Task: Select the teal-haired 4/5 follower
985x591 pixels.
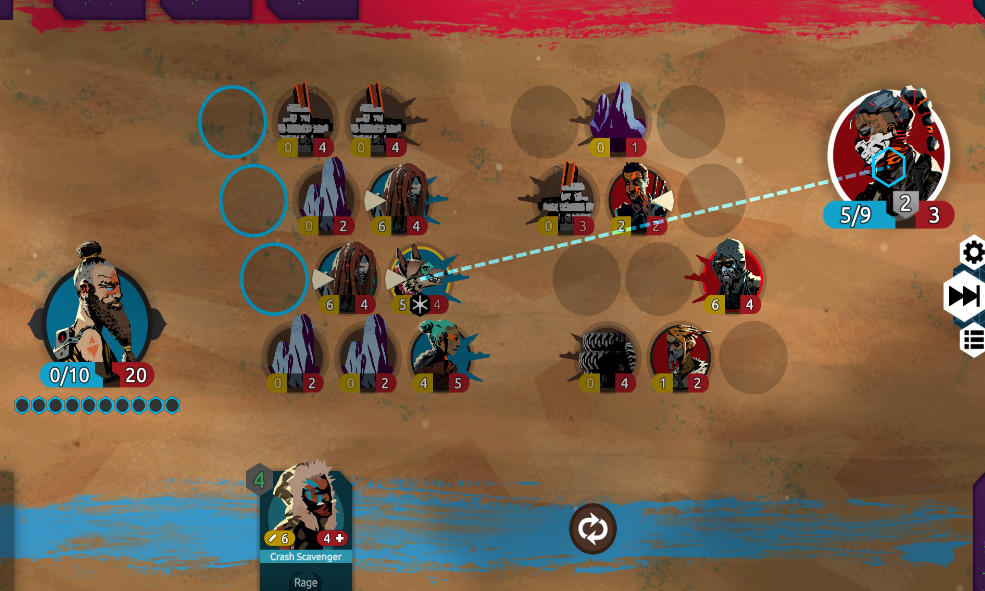Action: 441,352
